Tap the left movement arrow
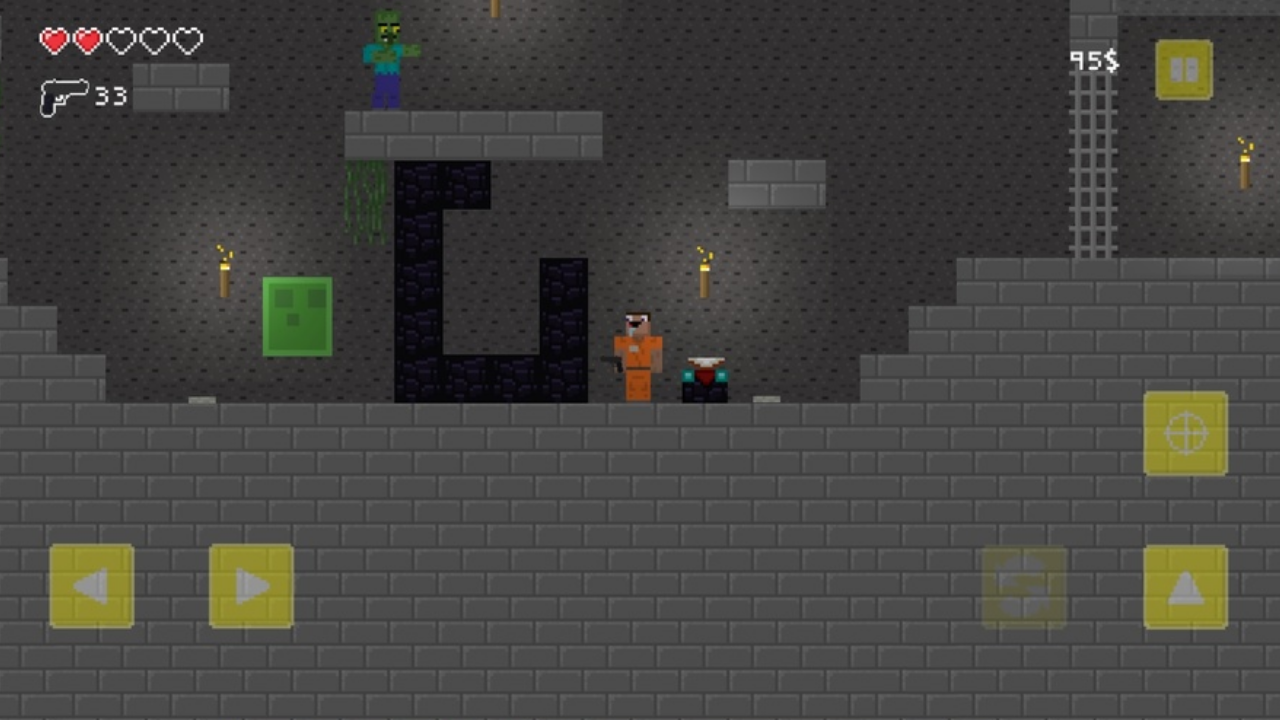1280x720 pixels. point(91,586)
